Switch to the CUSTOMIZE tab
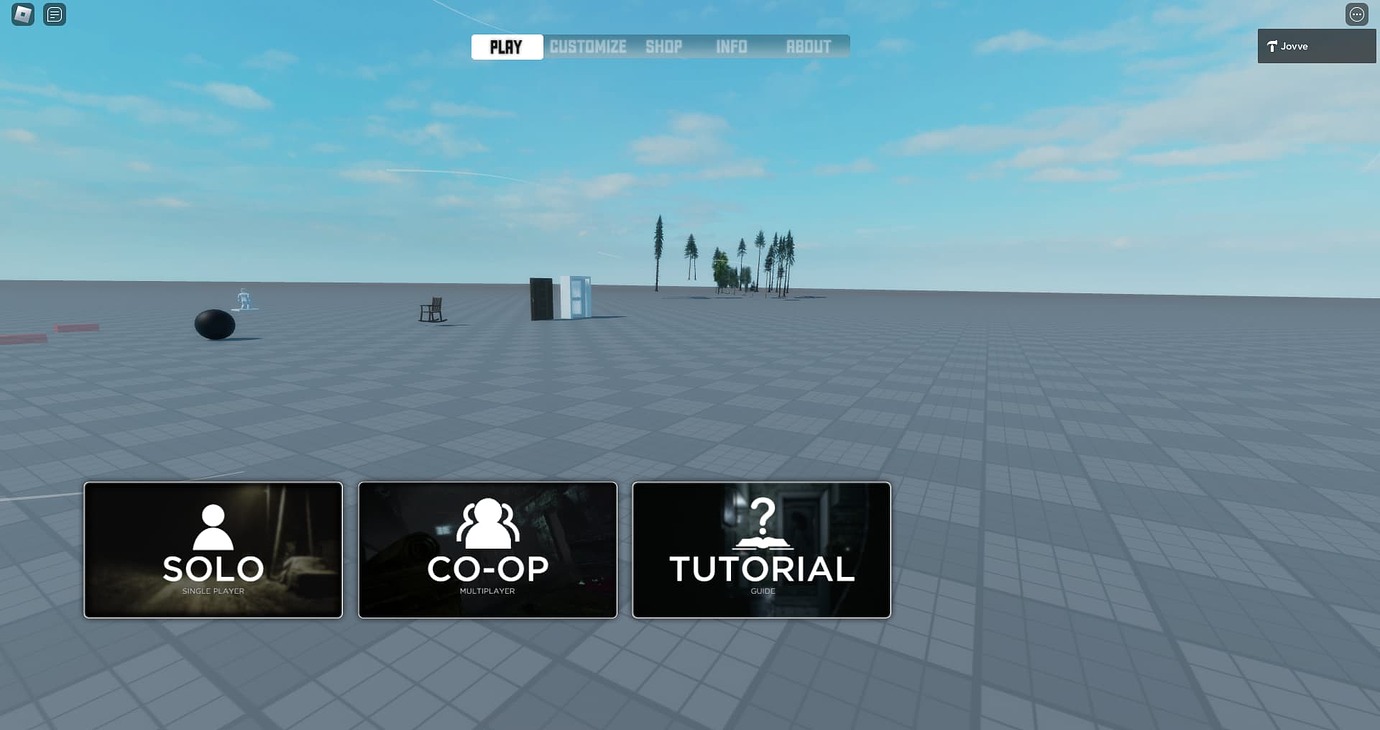The width and height of the screenshot is (1380, 730). point(587,46)
